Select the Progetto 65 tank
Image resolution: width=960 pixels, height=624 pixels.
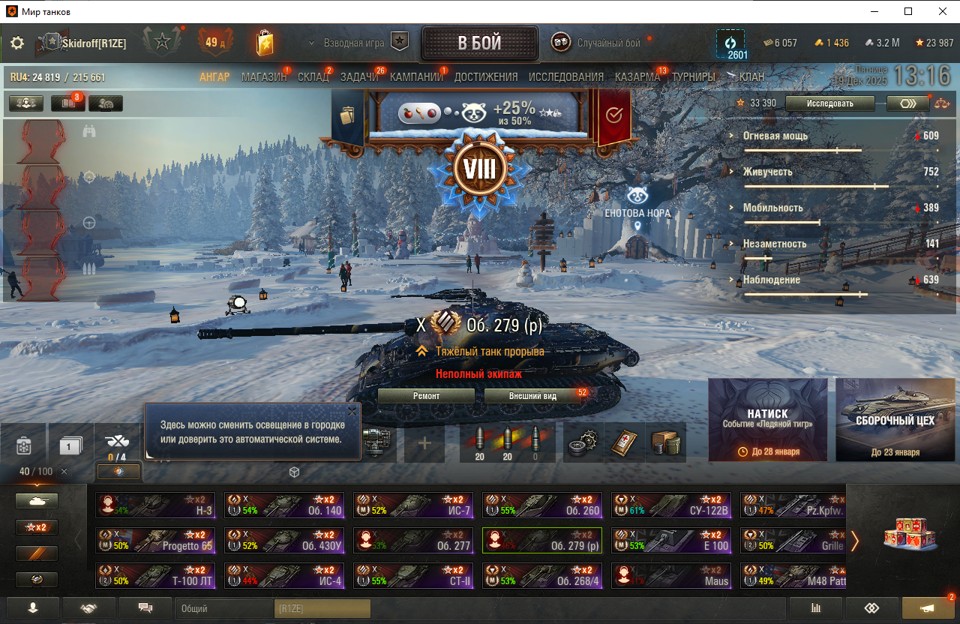(155, 541)
